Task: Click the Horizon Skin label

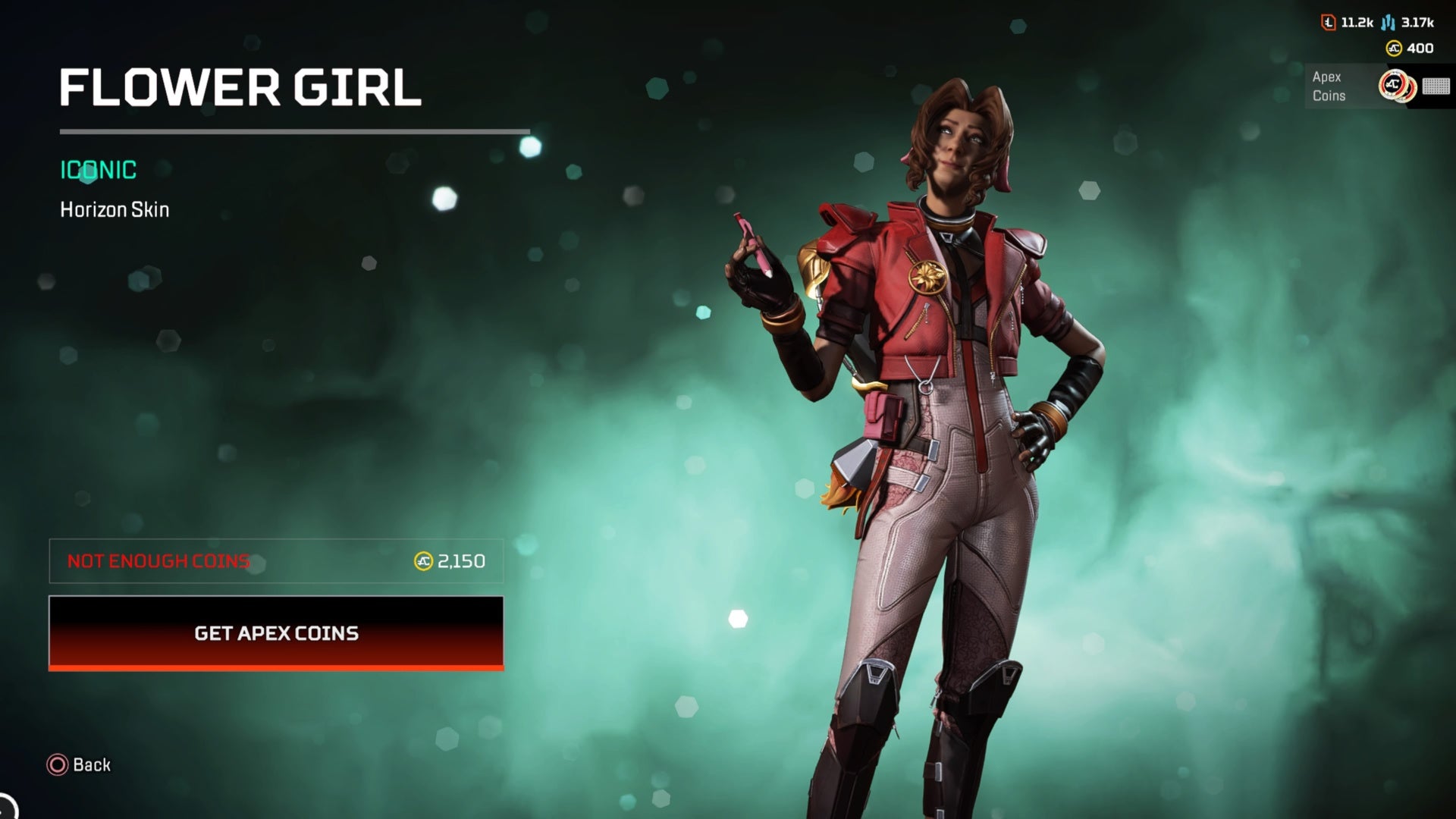Action: pos(115,210)
